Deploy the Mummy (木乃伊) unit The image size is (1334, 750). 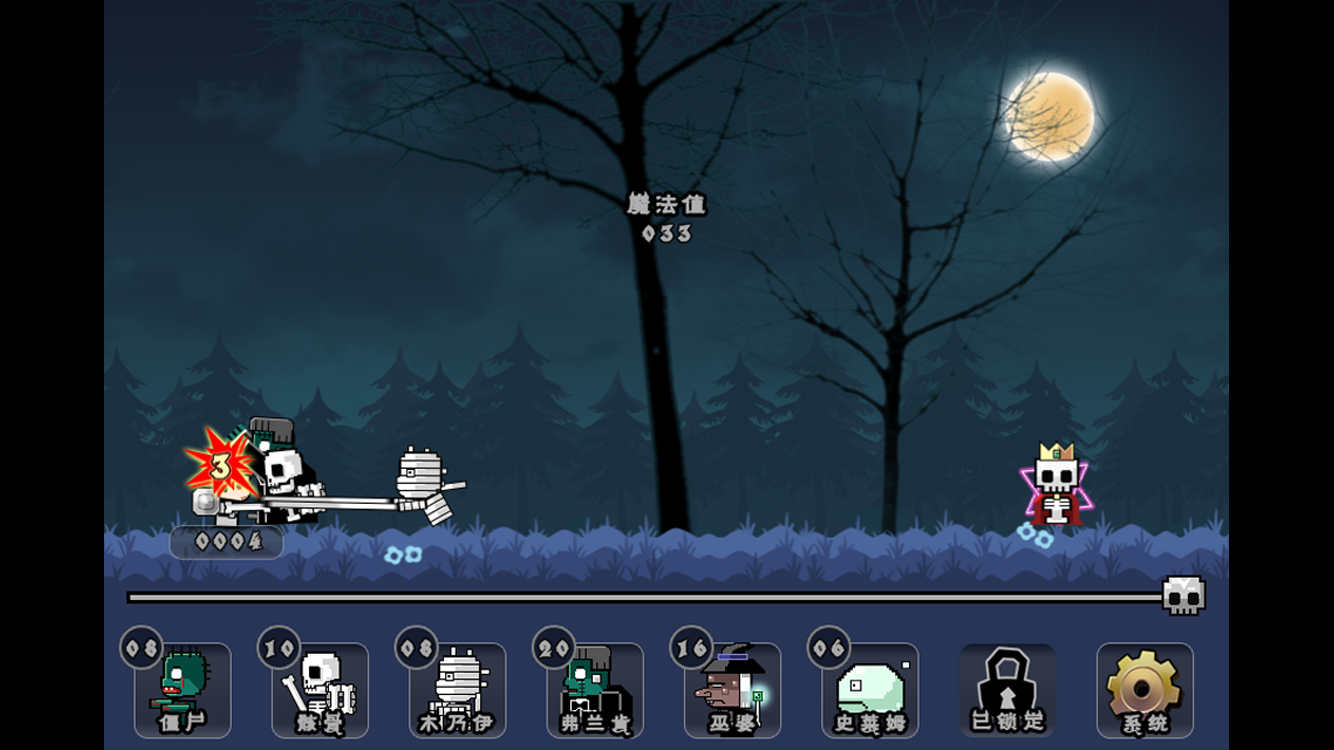click(x=457, y=690)
